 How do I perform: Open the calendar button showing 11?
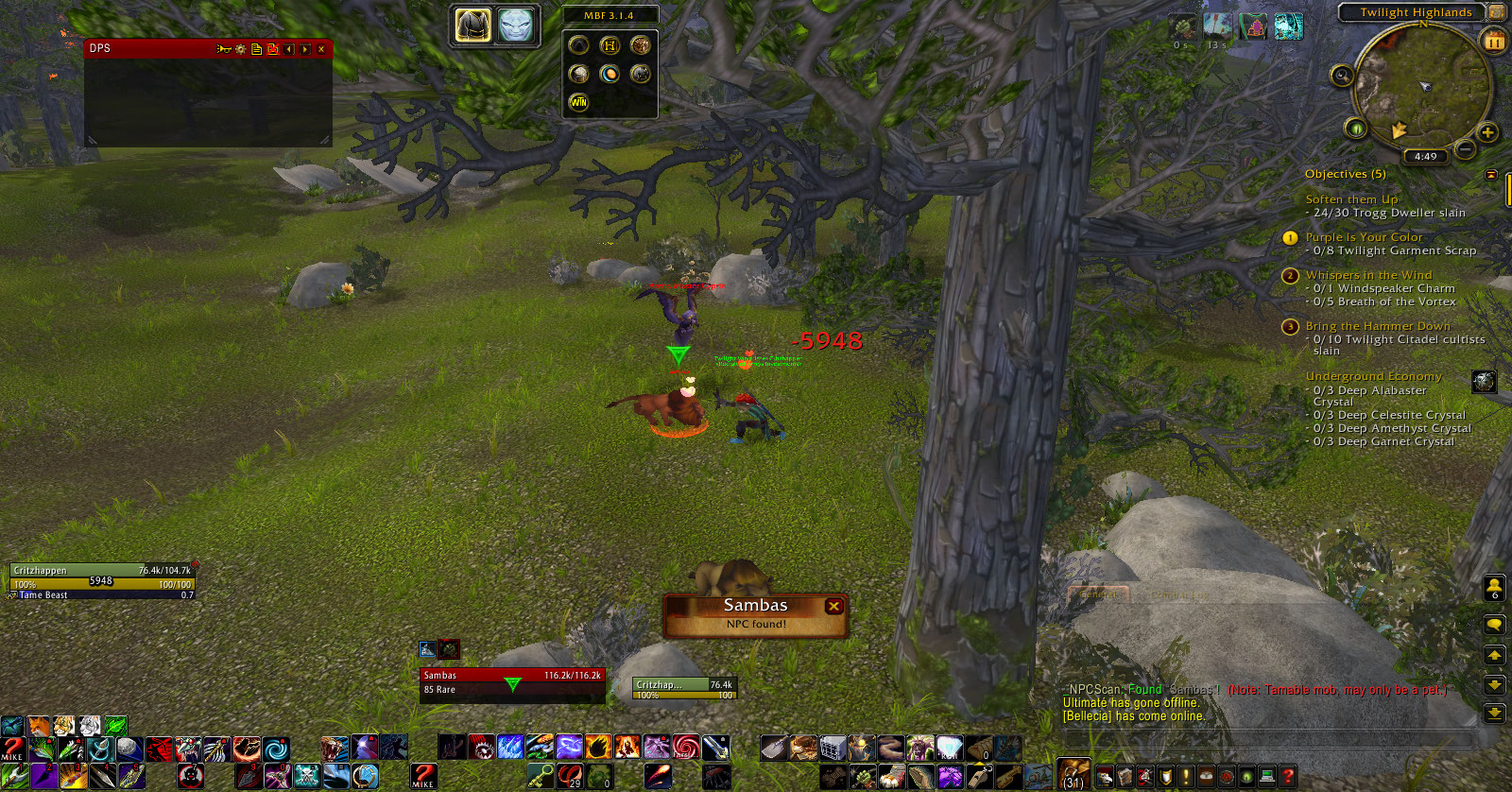[x=1494, y=41]
